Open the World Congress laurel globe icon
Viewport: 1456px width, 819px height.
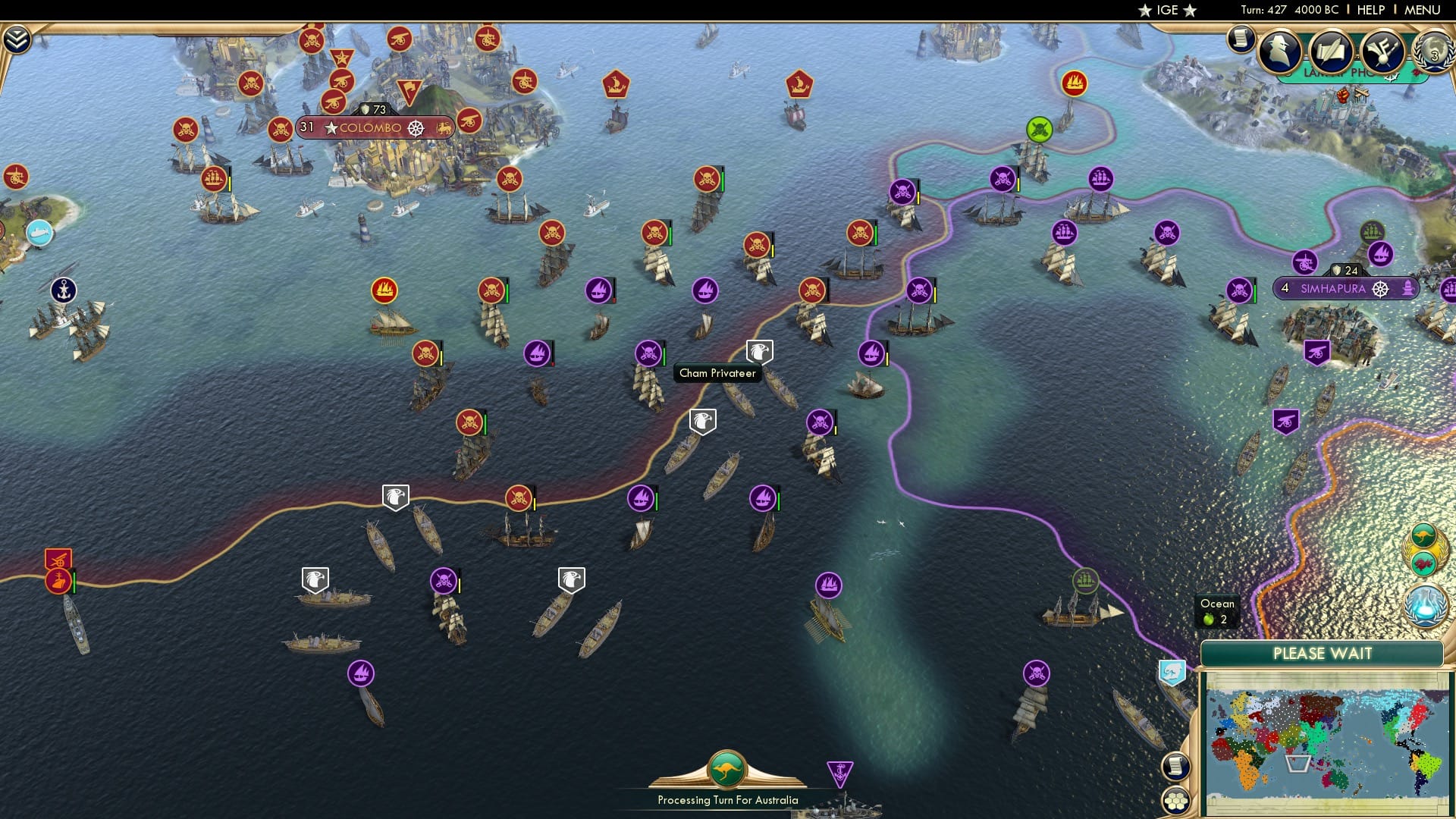(x=1432, y=52)
